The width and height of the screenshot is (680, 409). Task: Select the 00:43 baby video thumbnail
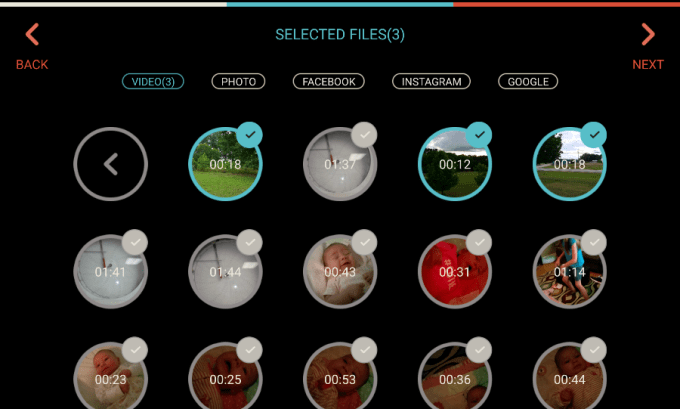pyautogui.click(x=340, y=271)
